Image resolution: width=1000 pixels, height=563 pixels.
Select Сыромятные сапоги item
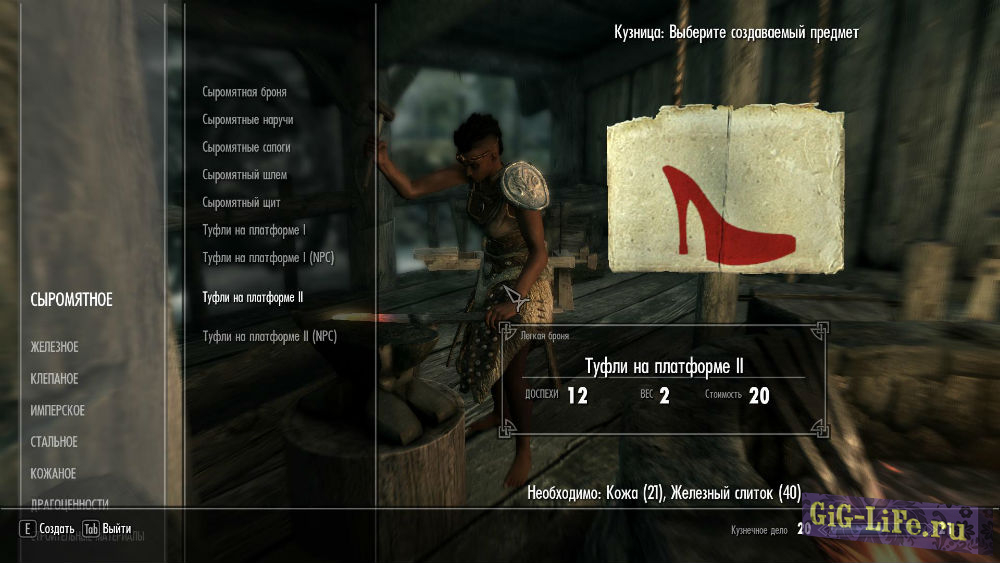(247, 147)
